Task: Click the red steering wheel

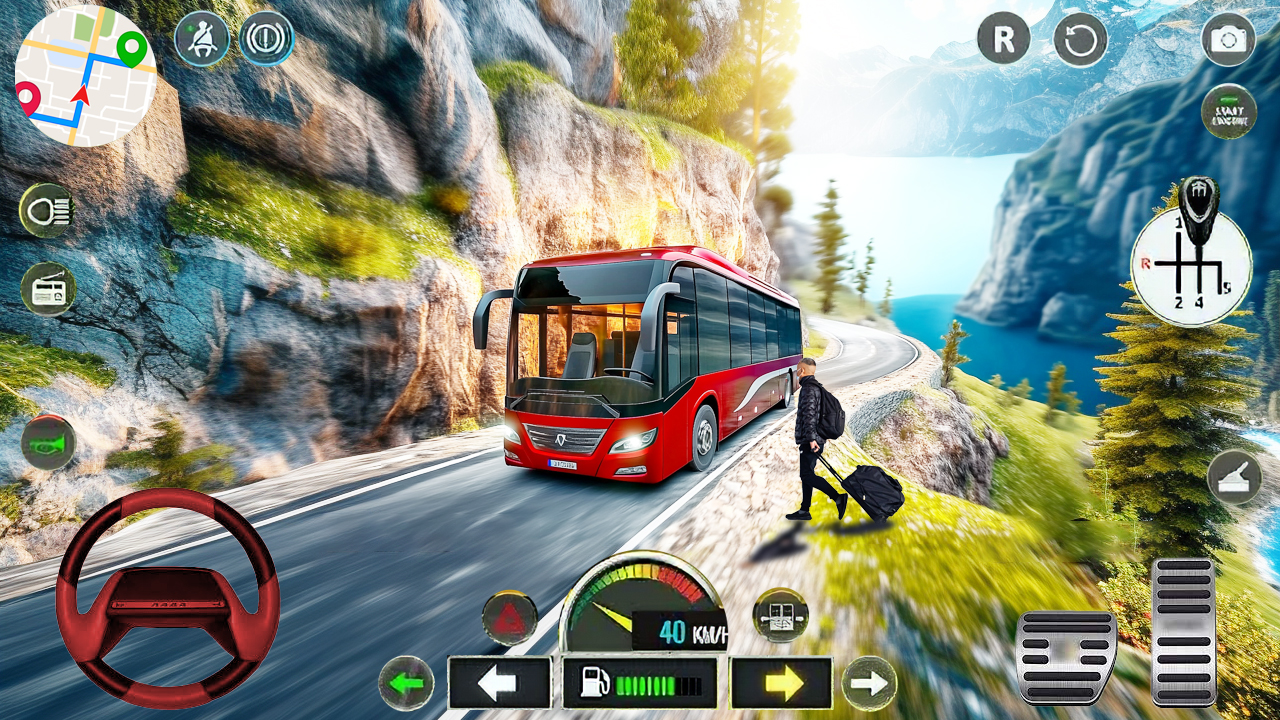Action: pos(167,598)
